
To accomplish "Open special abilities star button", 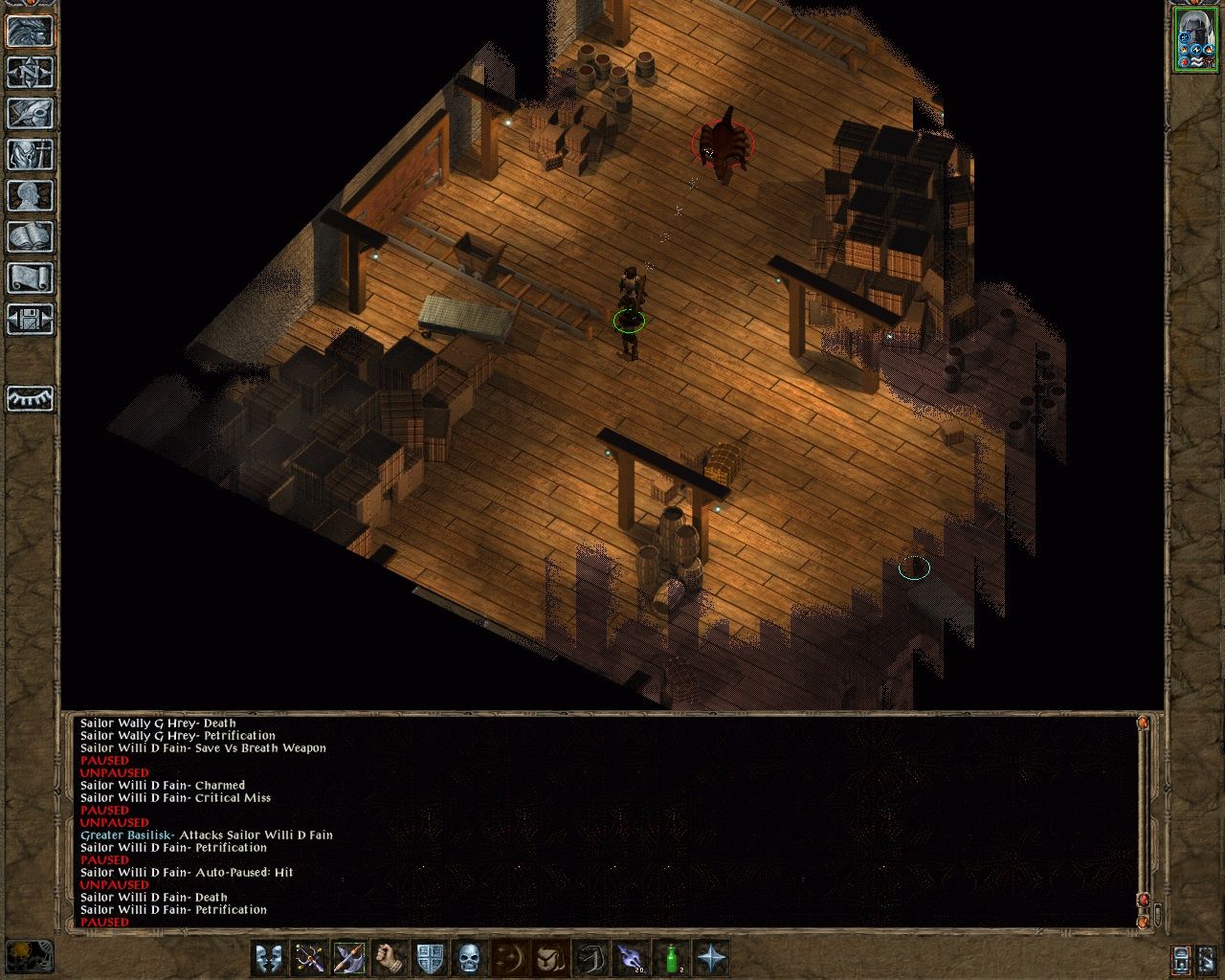I will pyautogui.click(x=712, y=957).
